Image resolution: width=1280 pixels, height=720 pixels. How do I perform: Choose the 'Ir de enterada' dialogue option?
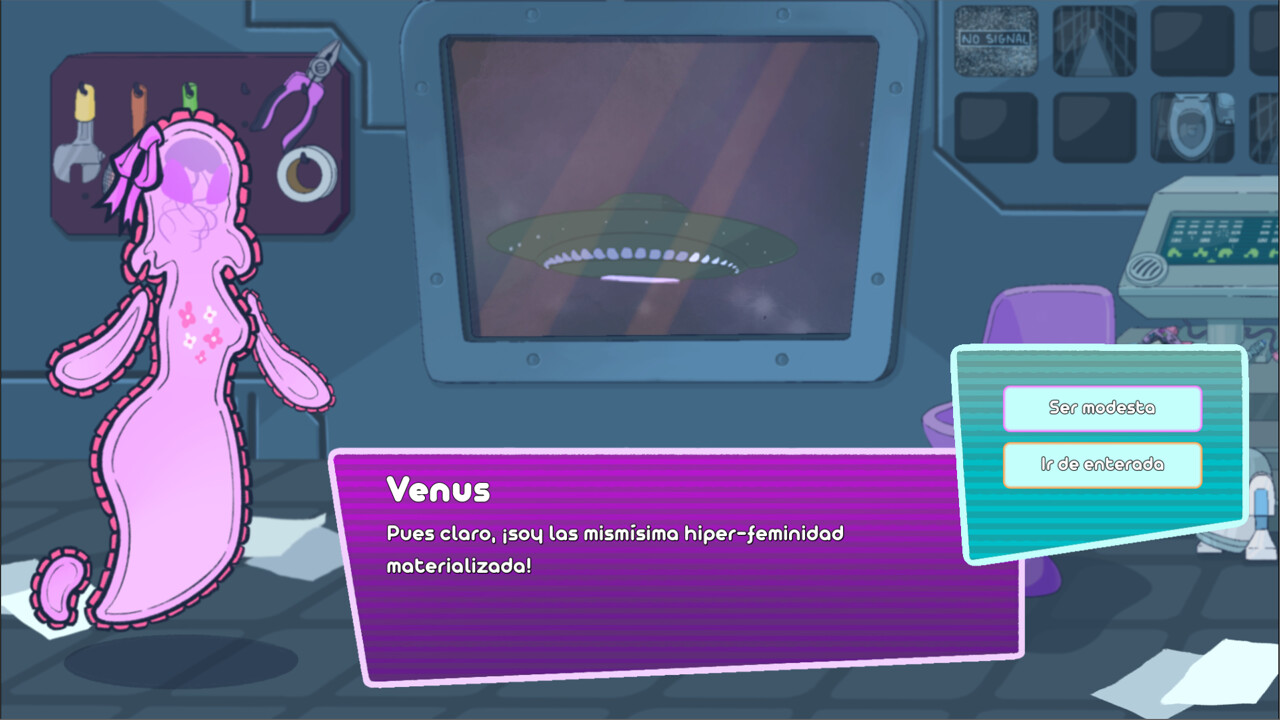coord(1102,464)
